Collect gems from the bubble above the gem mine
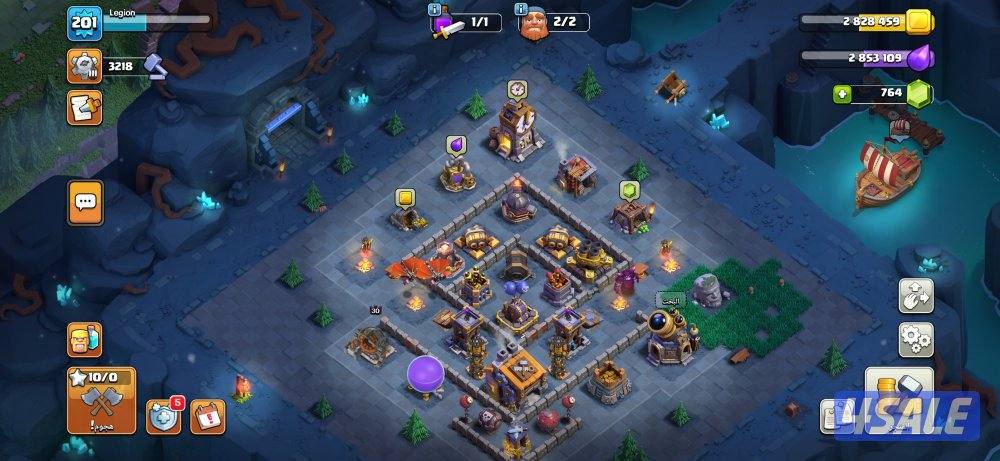 pyautogui.click(x=629, y=190)
